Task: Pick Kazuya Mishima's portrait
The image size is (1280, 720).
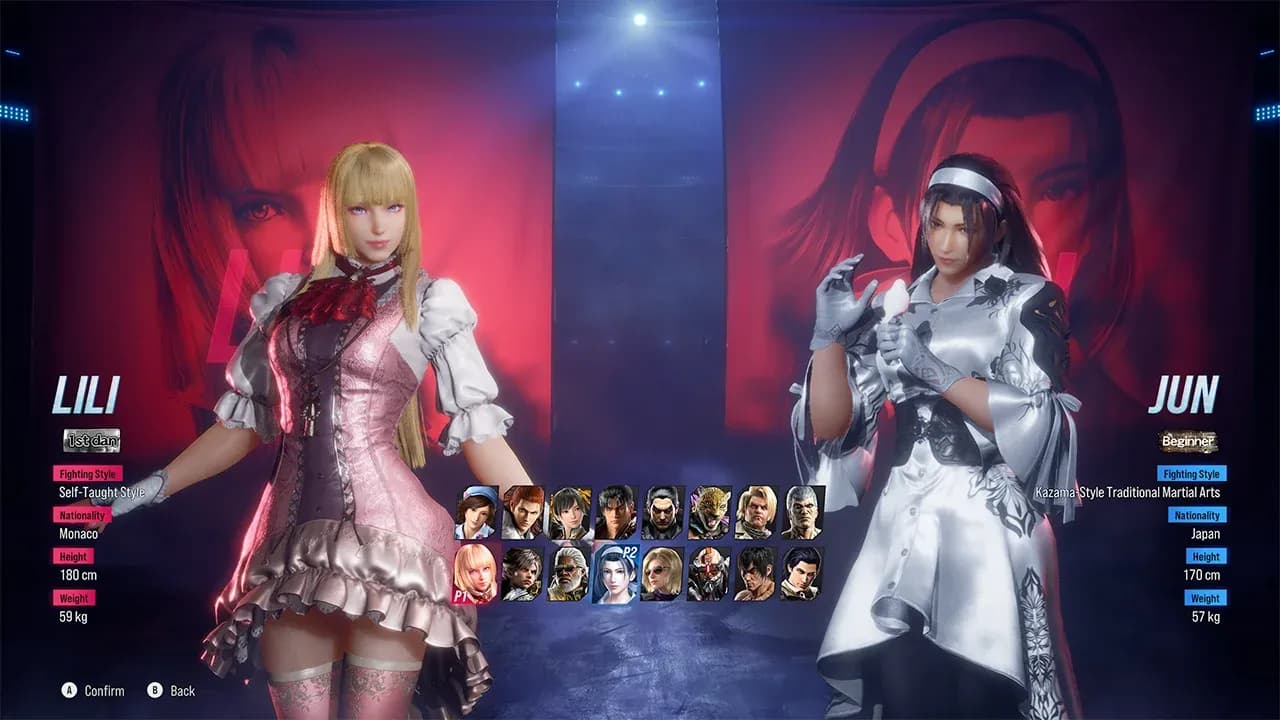Action: click(x=661, y=513)
